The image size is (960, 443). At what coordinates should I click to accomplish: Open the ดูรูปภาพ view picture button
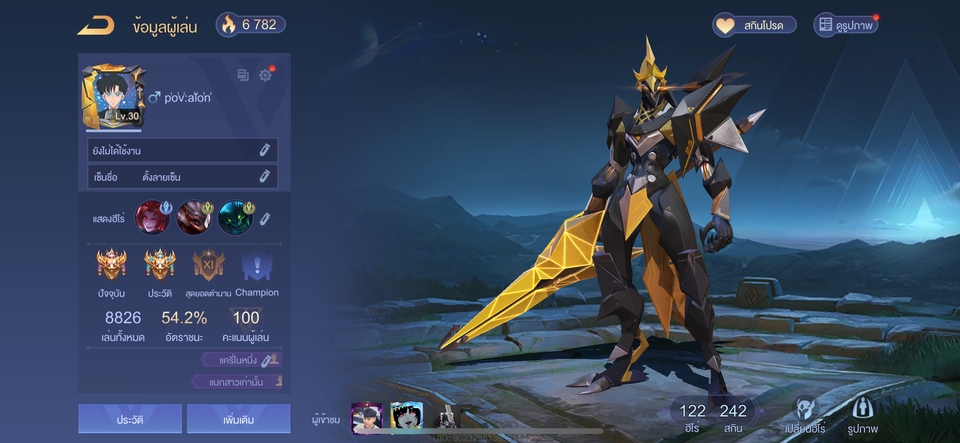coord(845,25)
